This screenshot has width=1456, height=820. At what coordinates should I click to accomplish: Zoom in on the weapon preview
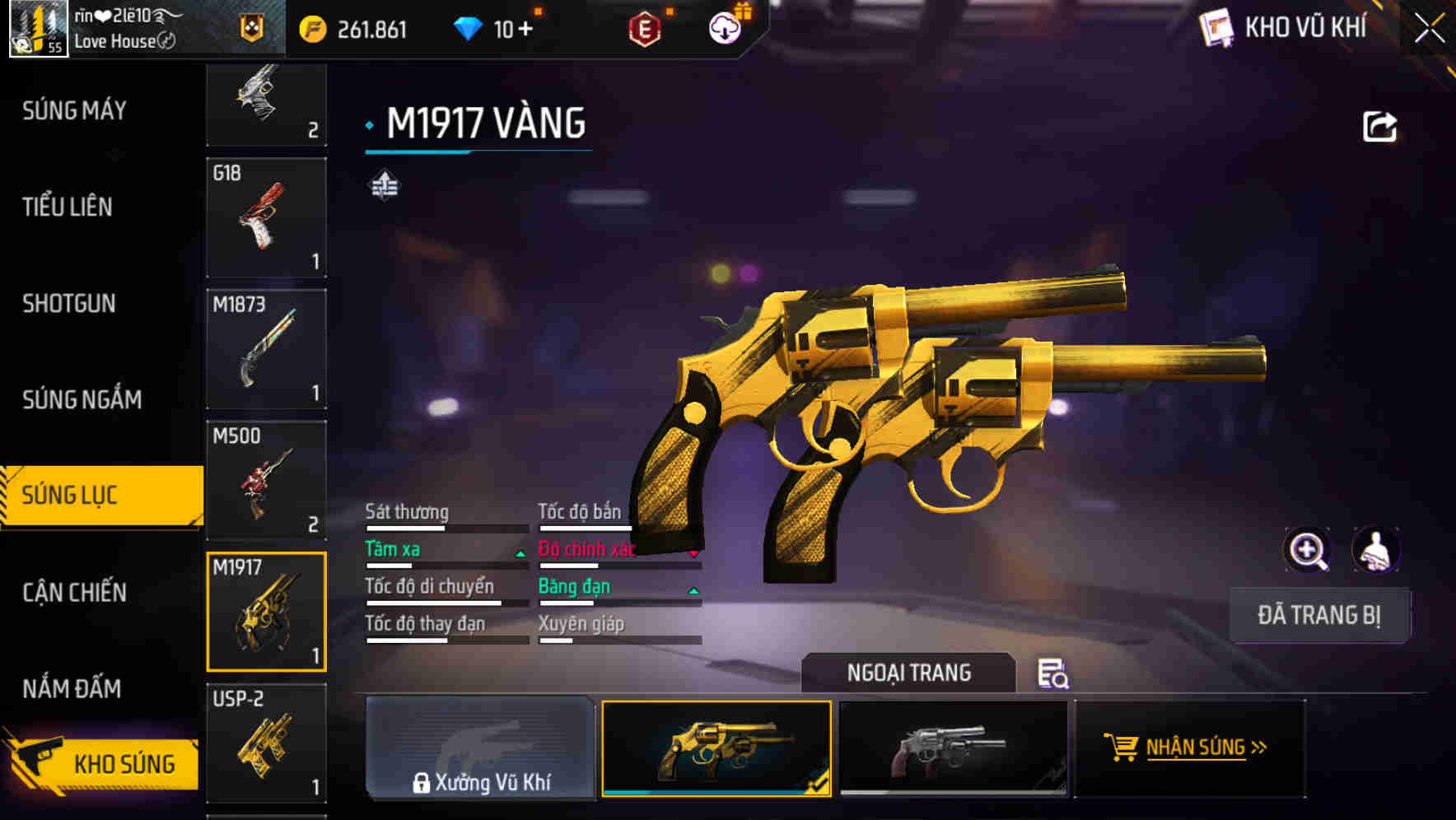pos(1307,550)
